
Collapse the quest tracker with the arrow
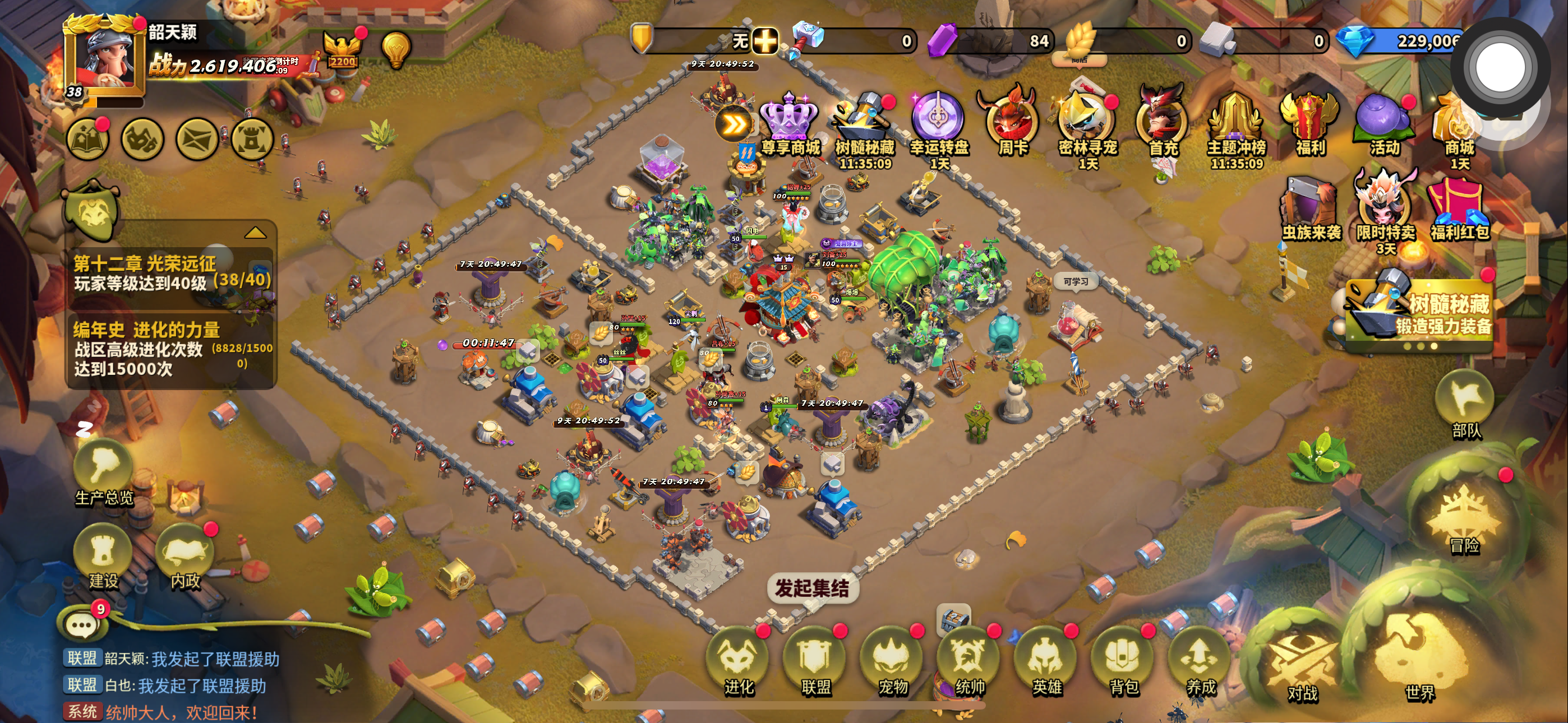[x=255, y=233]
